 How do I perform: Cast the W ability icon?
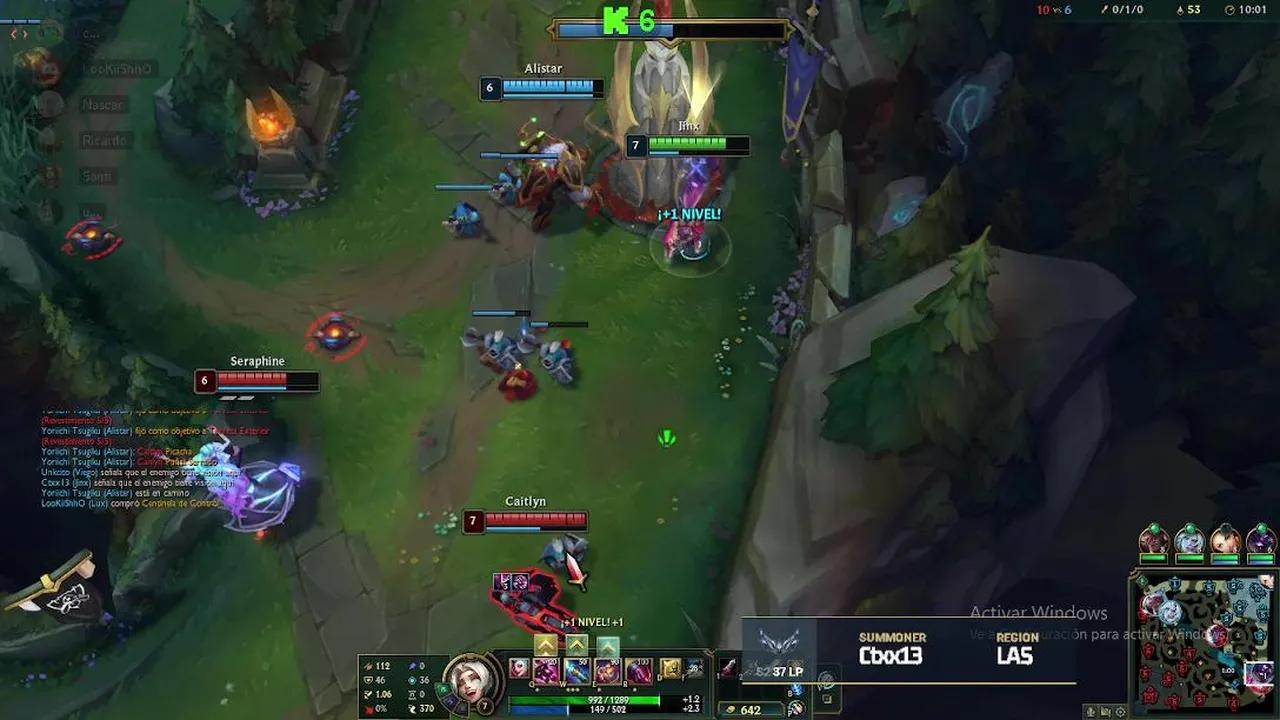coord(577,671)
